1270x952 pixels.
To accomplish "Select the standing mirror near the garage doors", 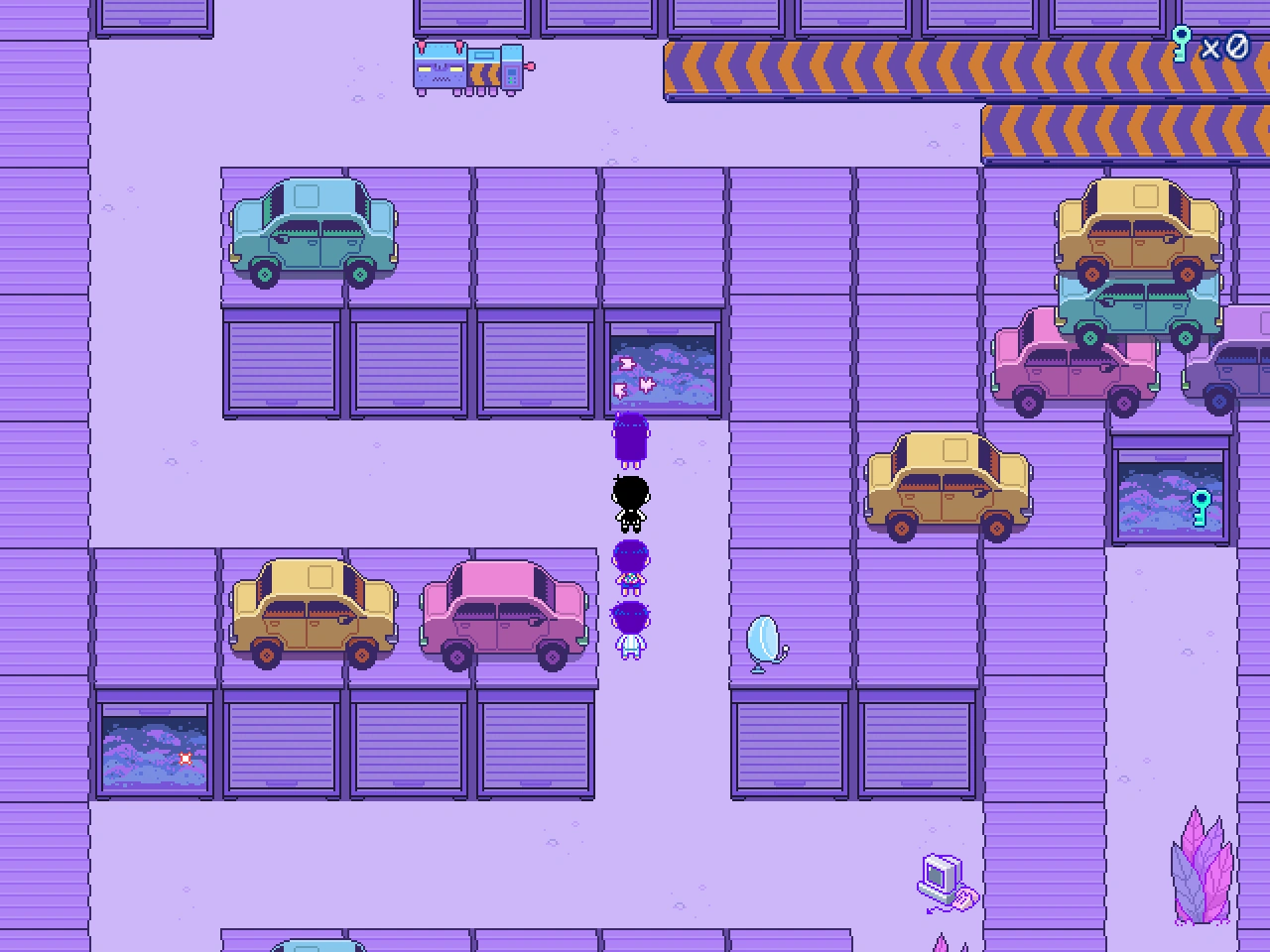I will [764, 640].
